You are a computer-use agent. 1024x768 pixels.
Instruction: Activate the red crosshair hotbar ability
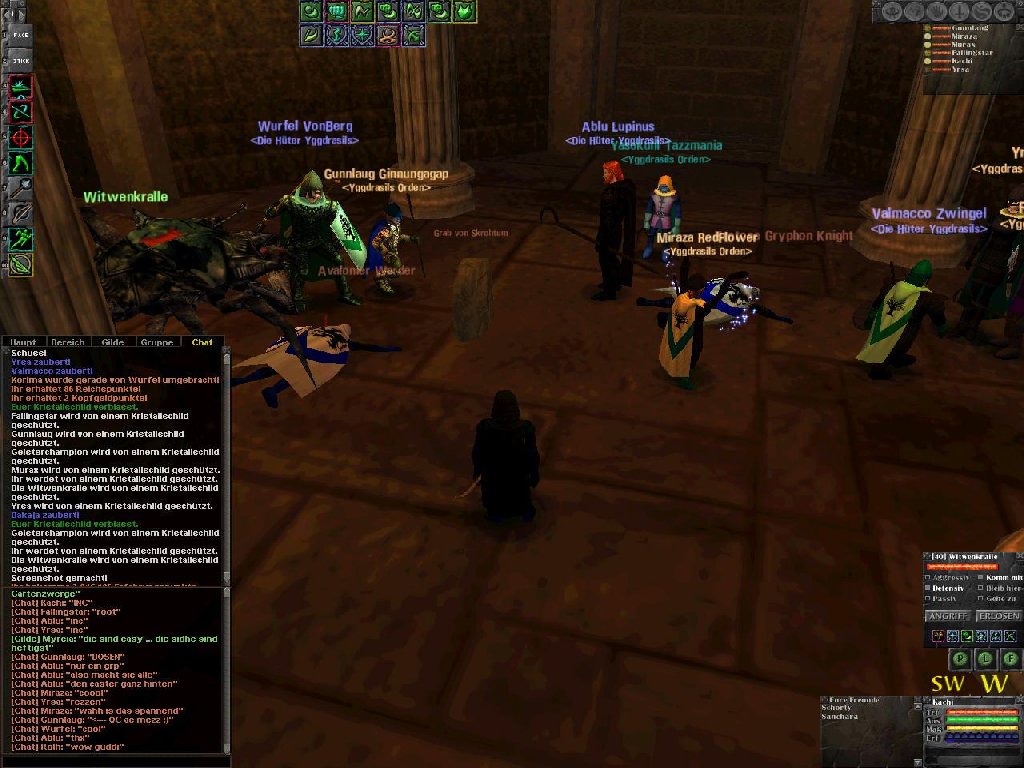coord(21,137)
